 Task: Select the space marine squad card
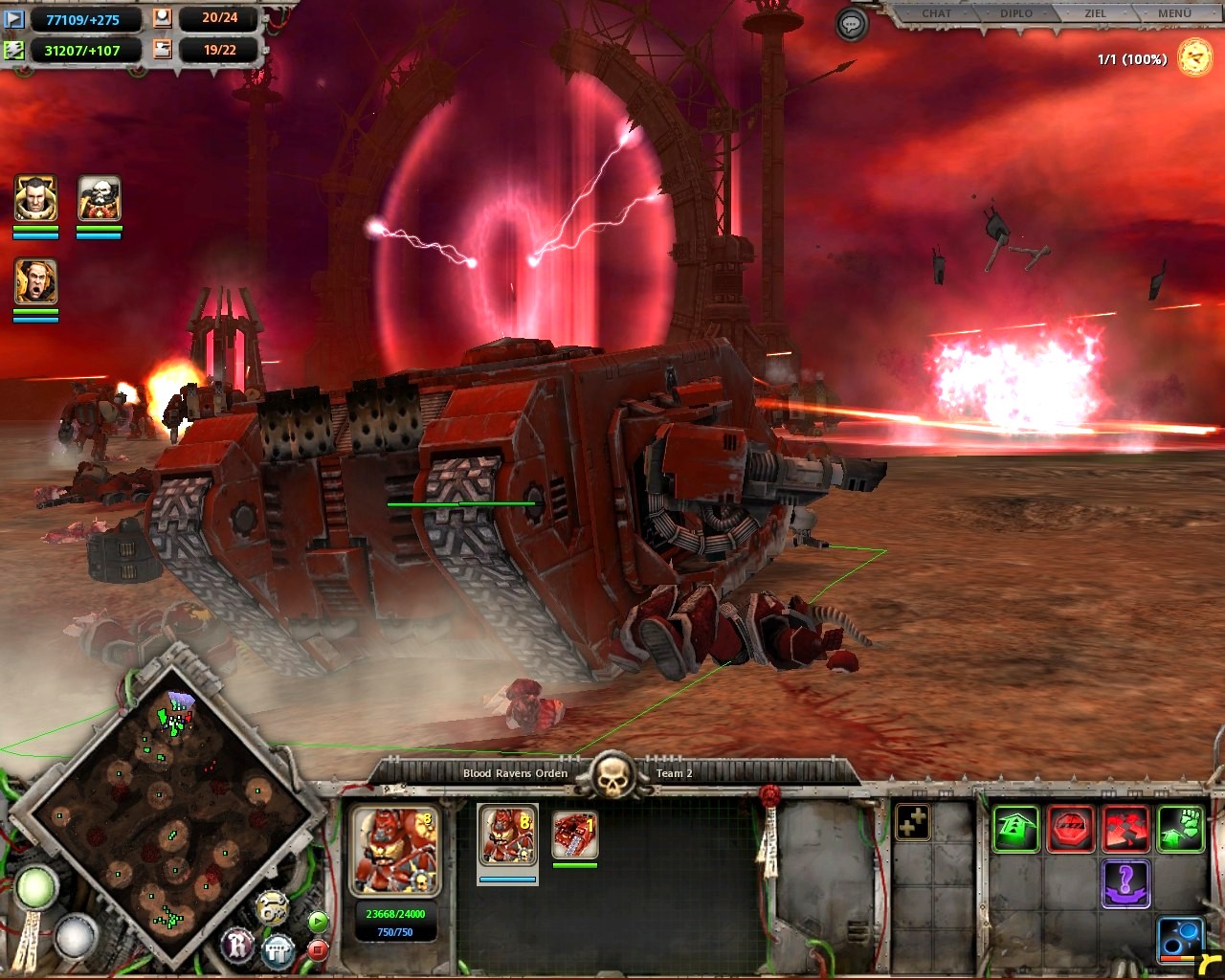pos(507,835)
